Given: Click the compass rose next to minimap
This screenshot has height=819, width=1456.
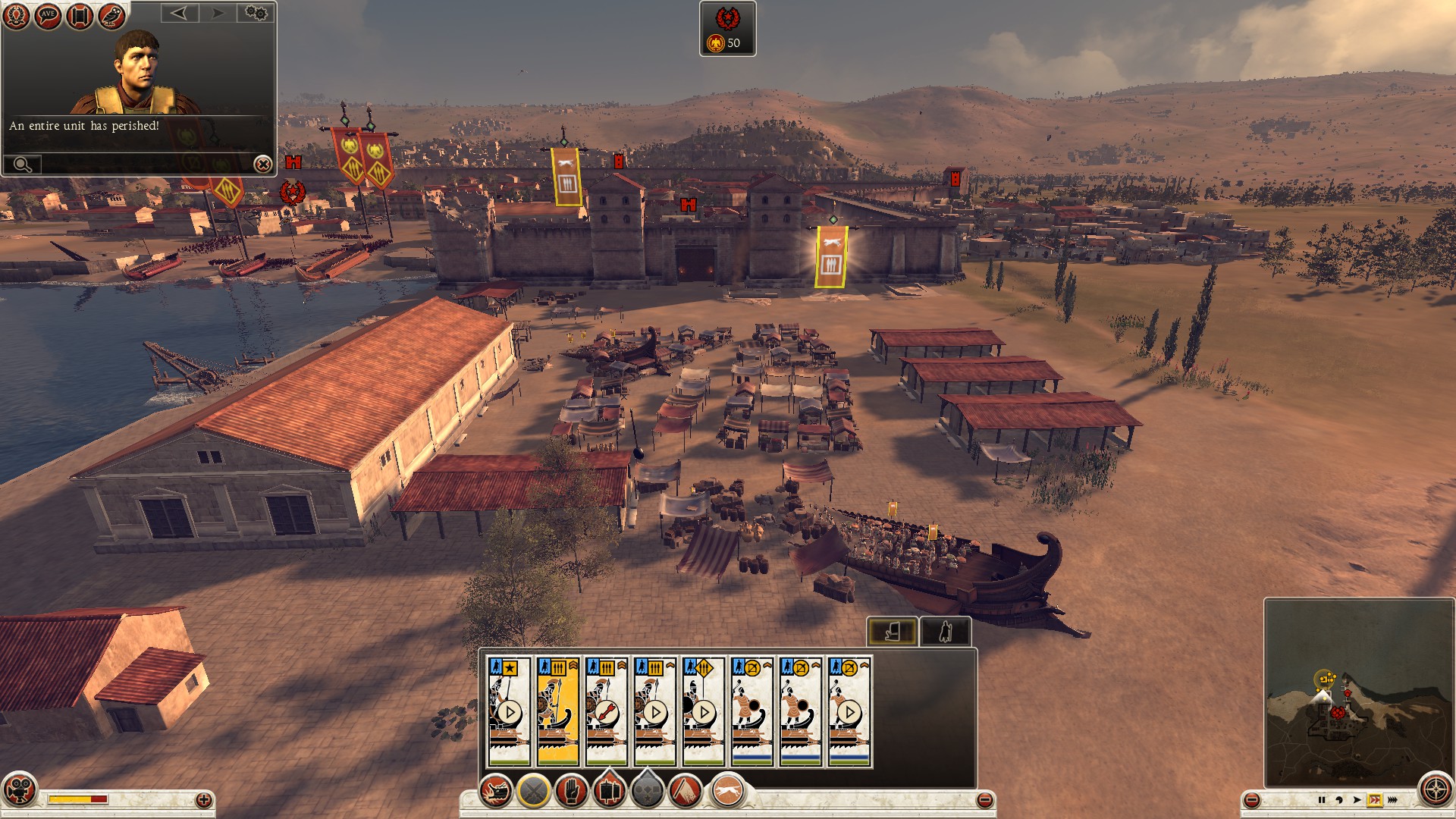Looking at the screenshot, I should coord(1435,790).
